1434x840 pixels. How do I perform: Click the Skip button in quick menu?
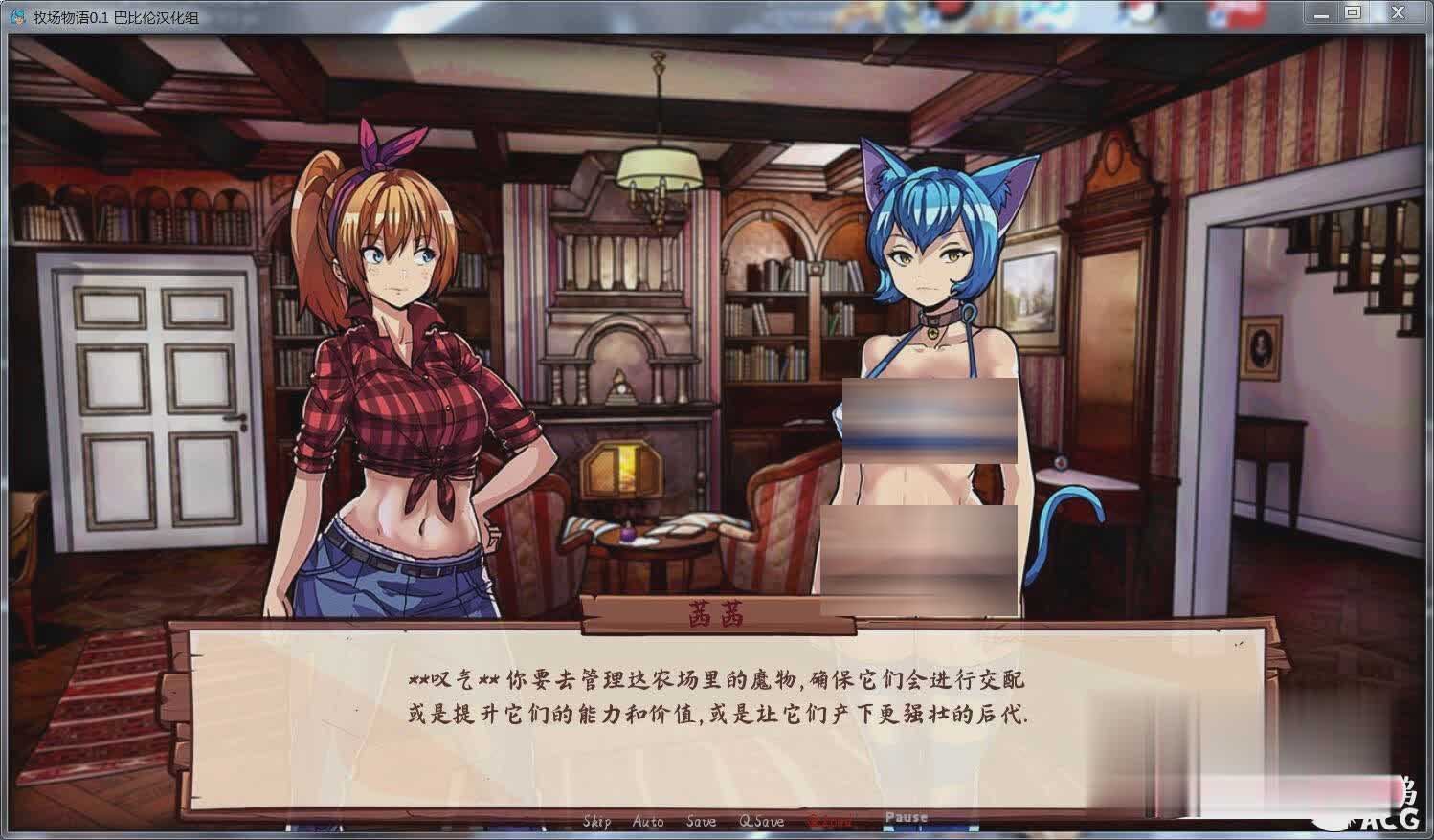596,821
